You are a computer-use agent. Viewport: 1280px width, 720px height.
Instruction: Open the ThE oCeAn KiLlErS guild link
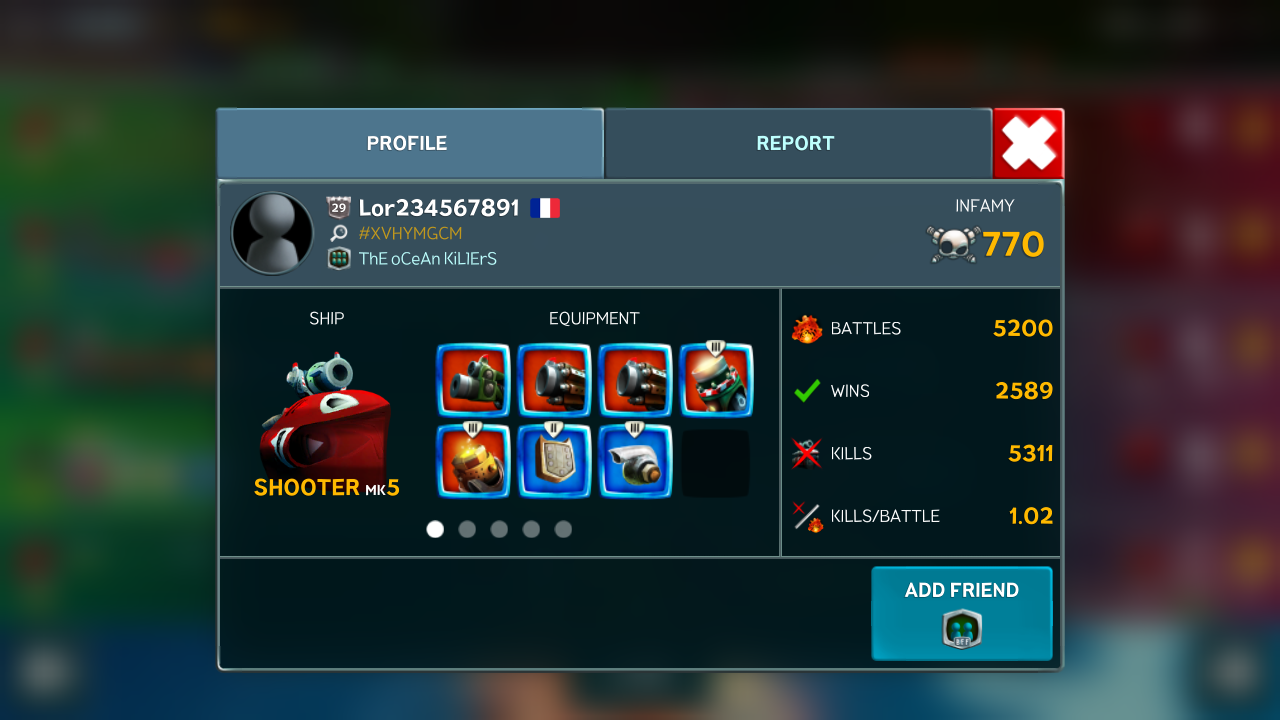point(427,259)
